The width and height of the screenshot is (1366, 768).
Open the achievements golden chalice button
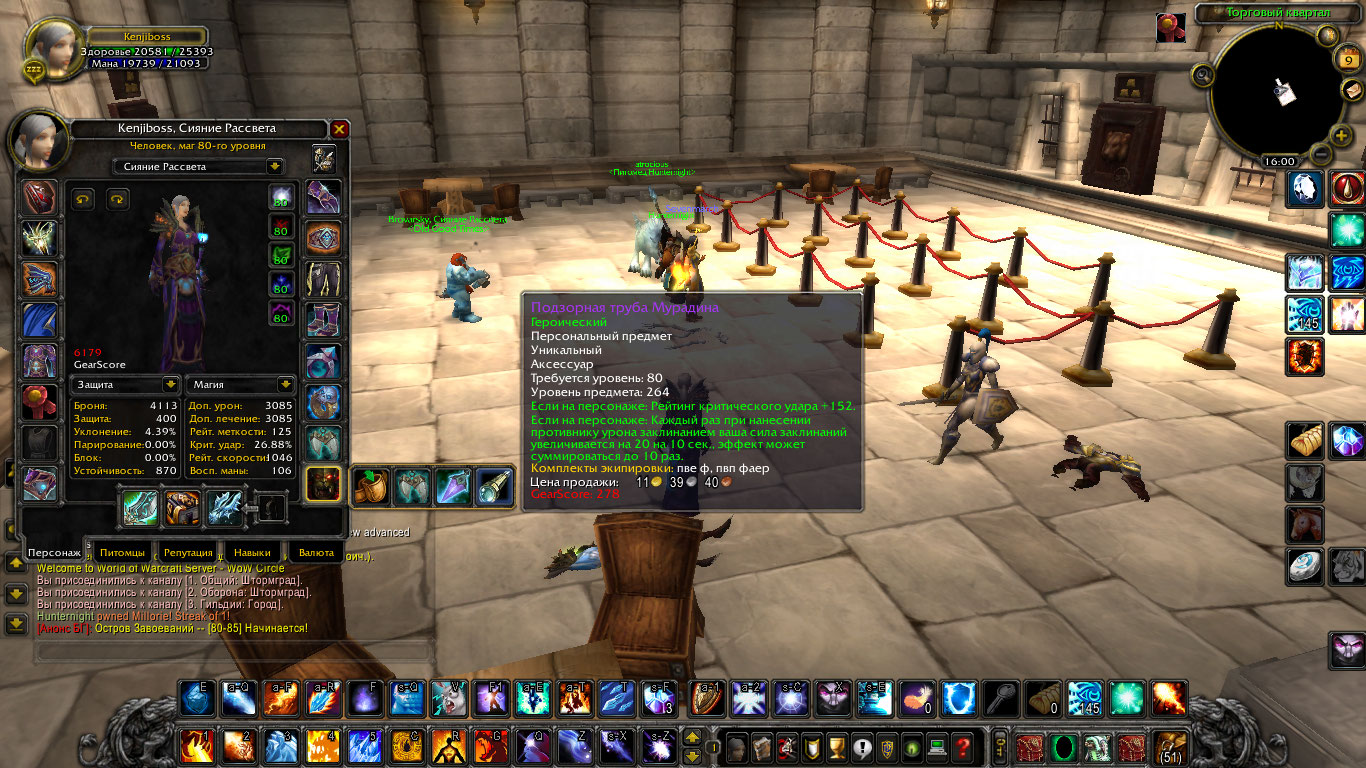tap(838, 746)
